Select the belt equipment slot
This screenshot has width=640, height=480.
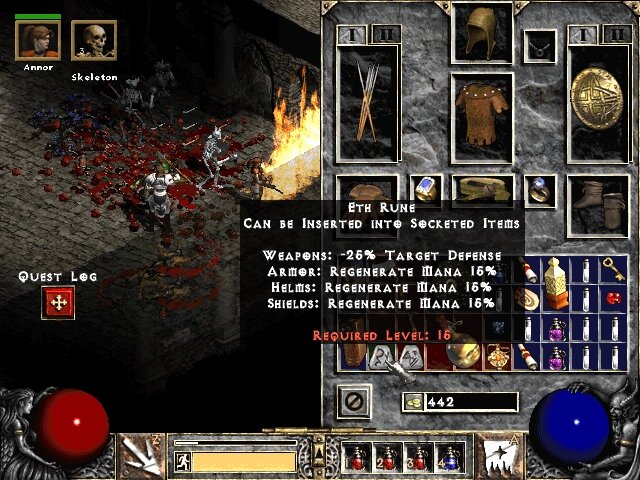(x=482, y=188)
